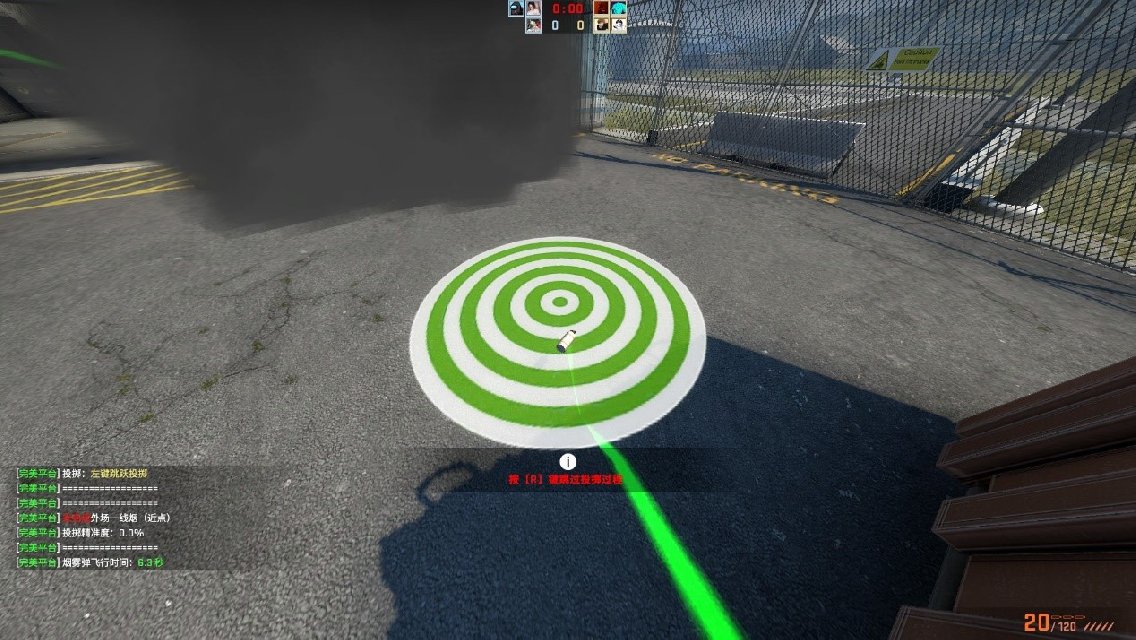Image resolution: width=1136 pixels, height=640 pixels.
Task: Click the round info hint icon
Action: [x=568, y=461]
